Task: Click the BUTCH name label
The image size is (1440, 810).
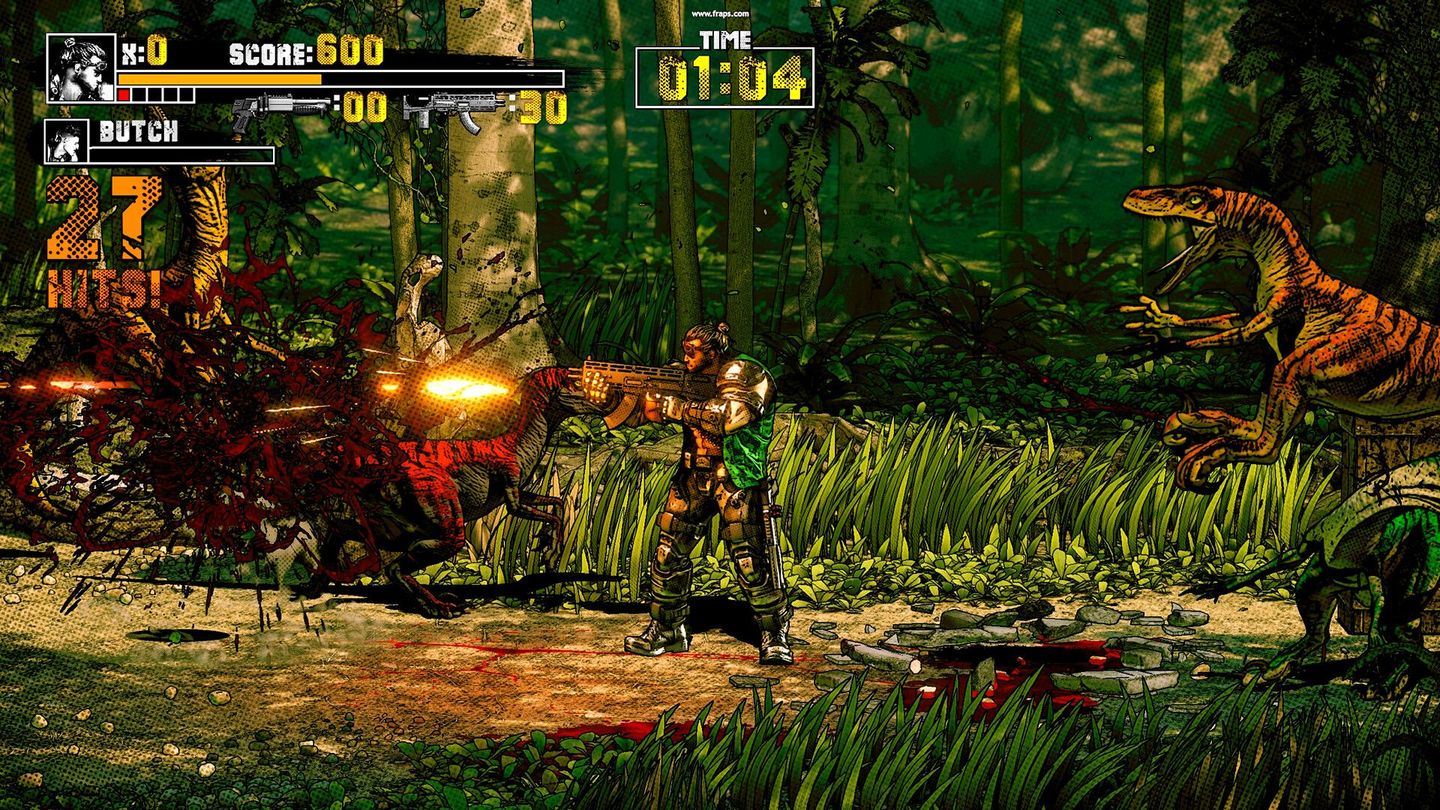Action: pyautogui.click(x=137, y=130)
